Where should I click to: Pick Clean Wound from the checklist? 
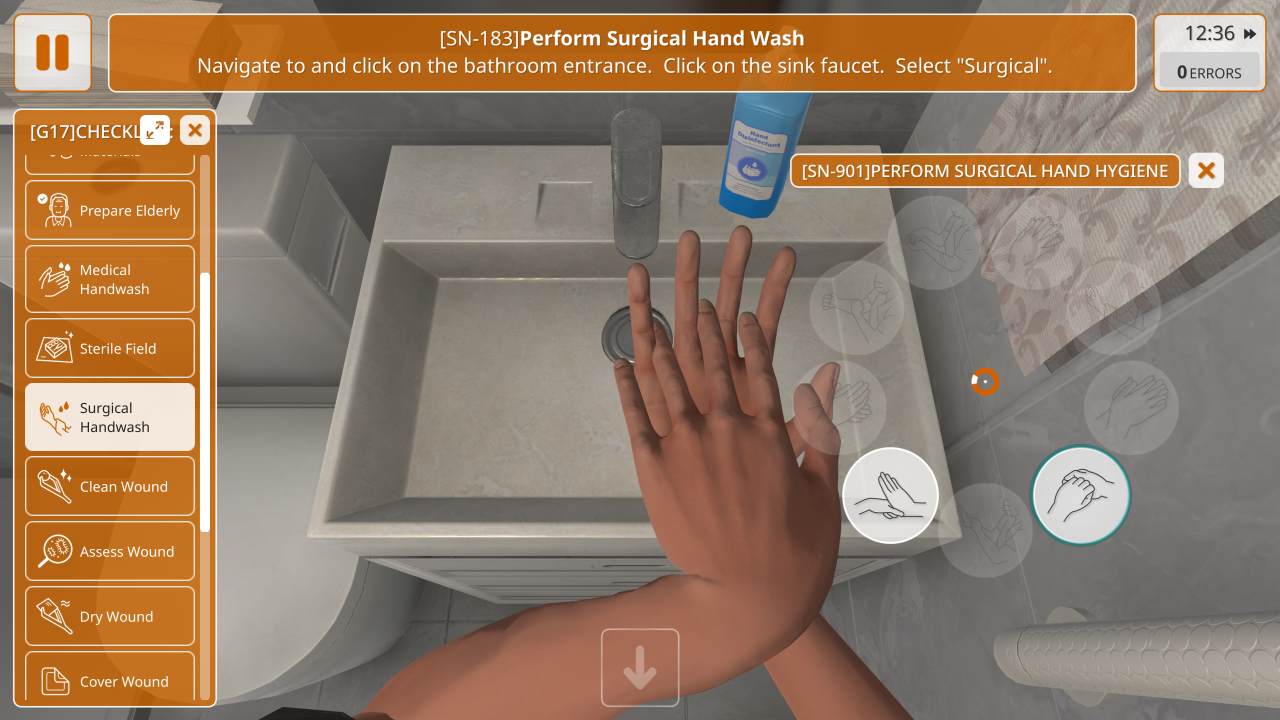tap(110, 487)
